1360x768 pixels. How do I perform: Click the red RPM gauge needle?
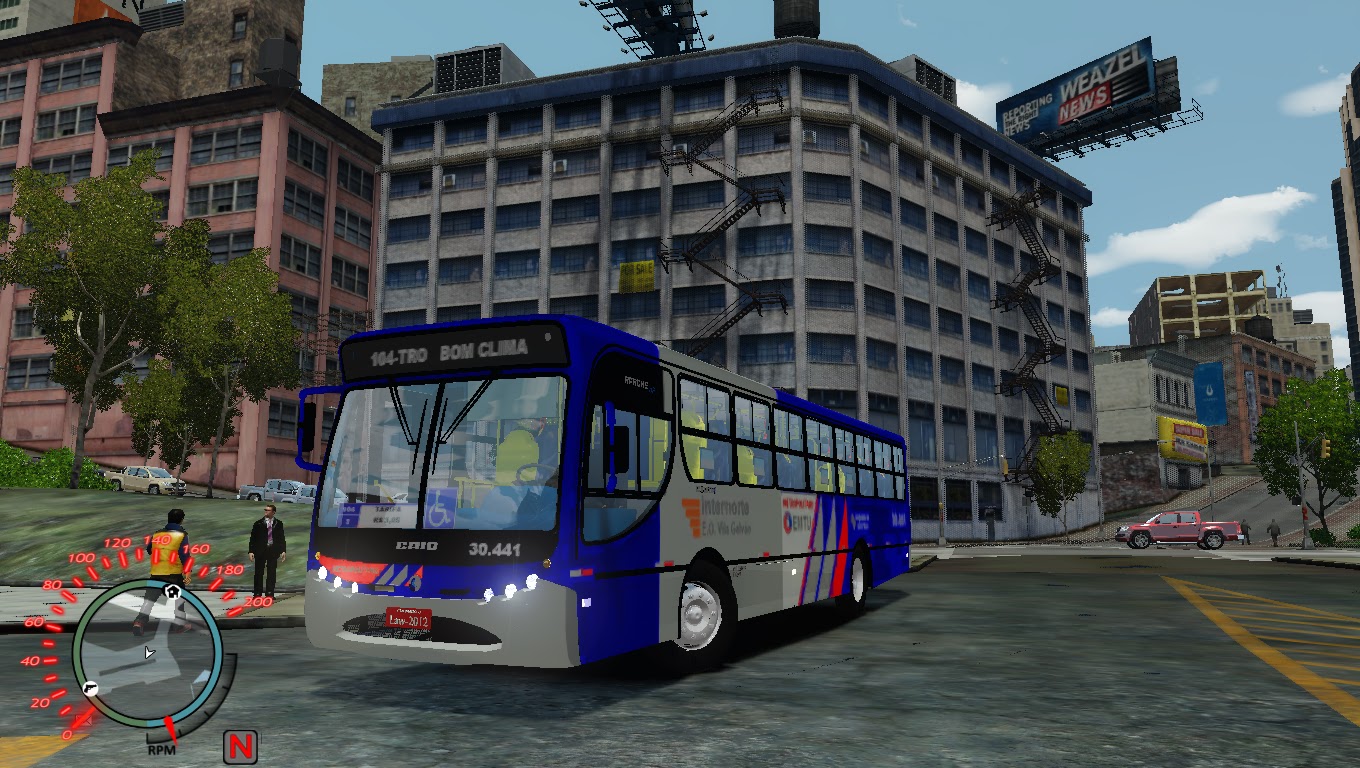coord(170,729)
